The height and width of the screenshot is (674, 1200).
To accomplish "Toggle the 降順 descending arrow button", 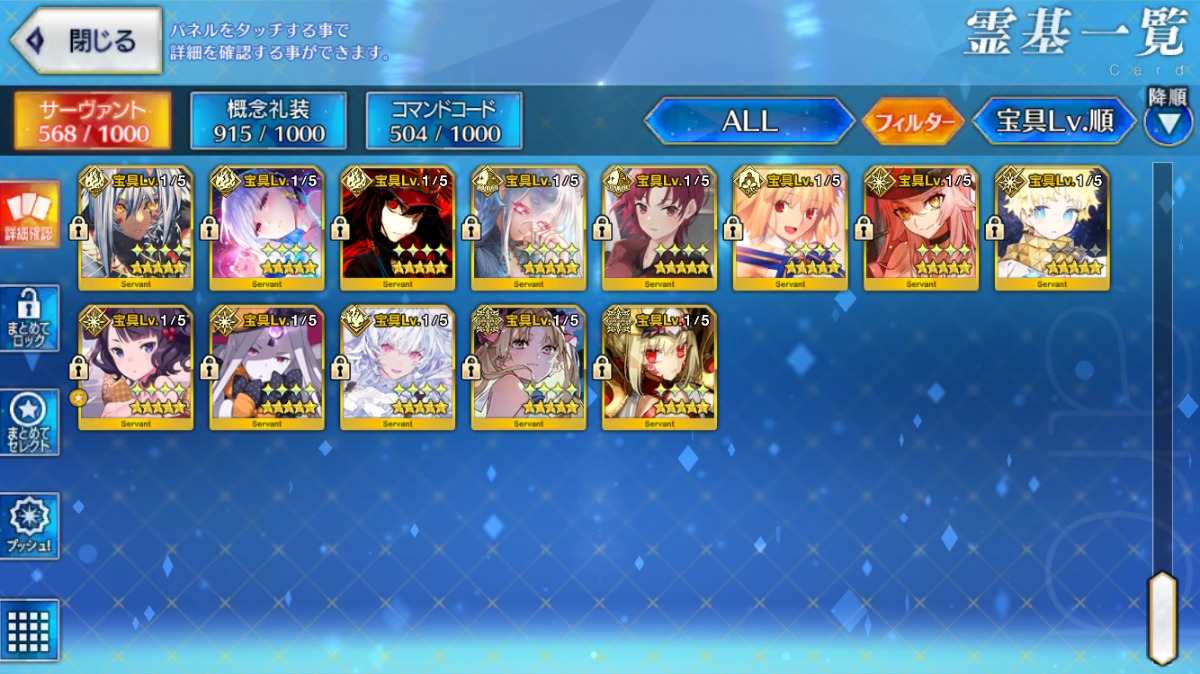I will (1167, 120).
